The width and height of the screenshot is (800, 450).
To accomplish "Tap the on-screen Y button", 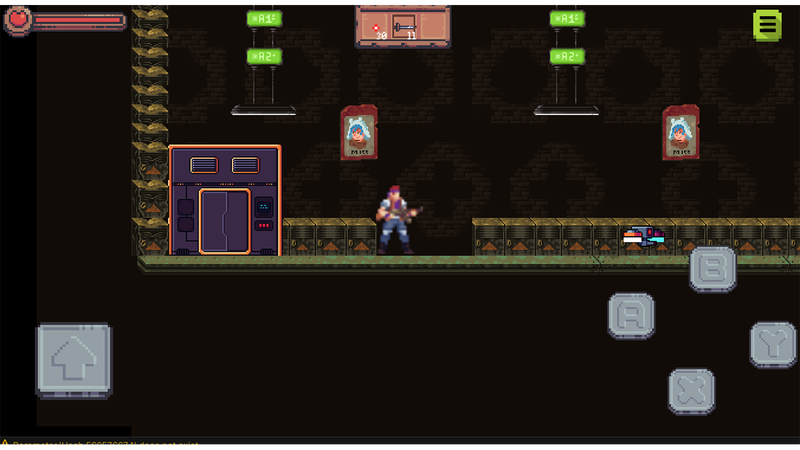I will [773, 344].
